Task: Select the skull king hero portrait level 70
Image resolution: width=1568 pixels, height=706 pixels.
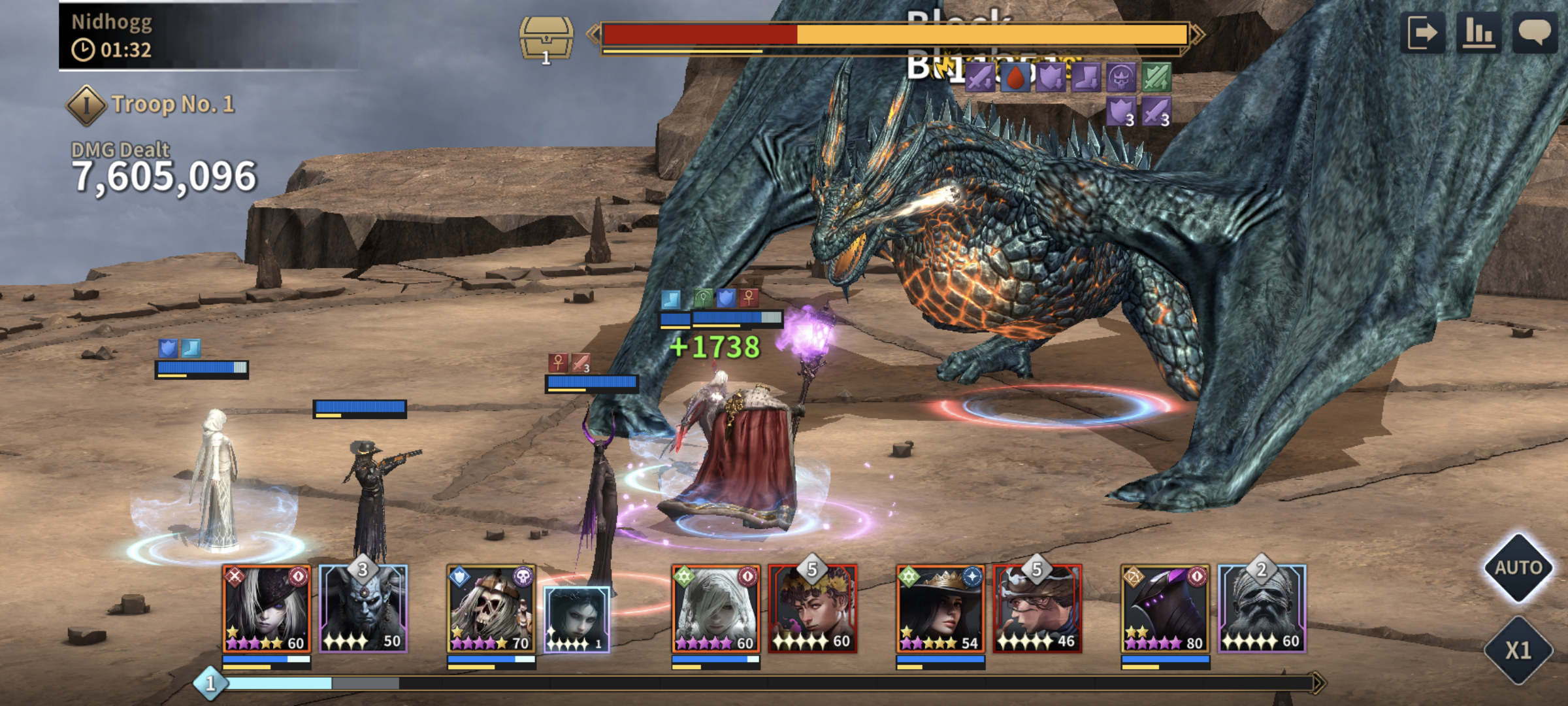Action: click(491, 609)
